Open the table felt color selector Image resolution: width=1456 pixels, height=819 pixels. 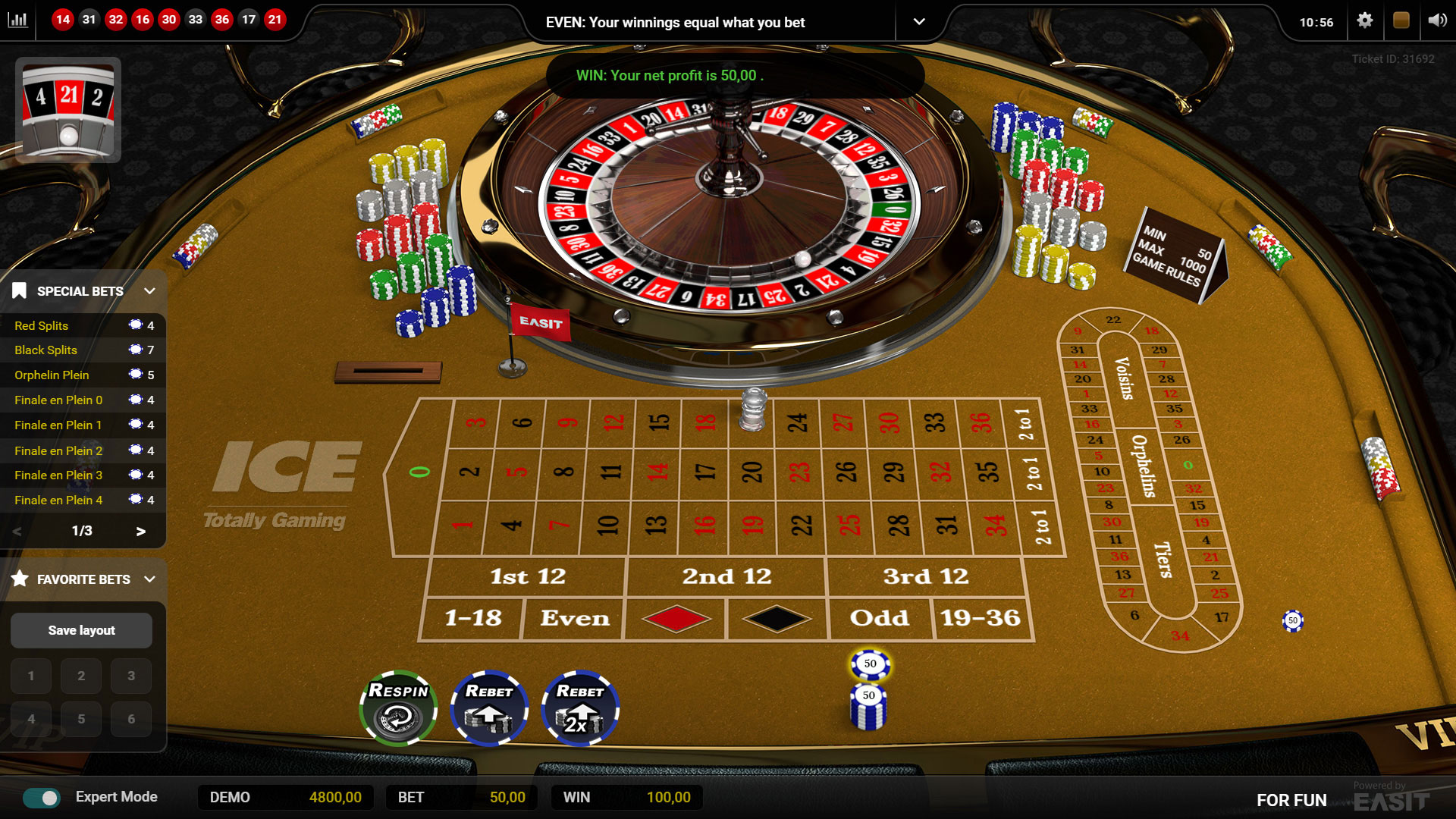coord(1402,21)
